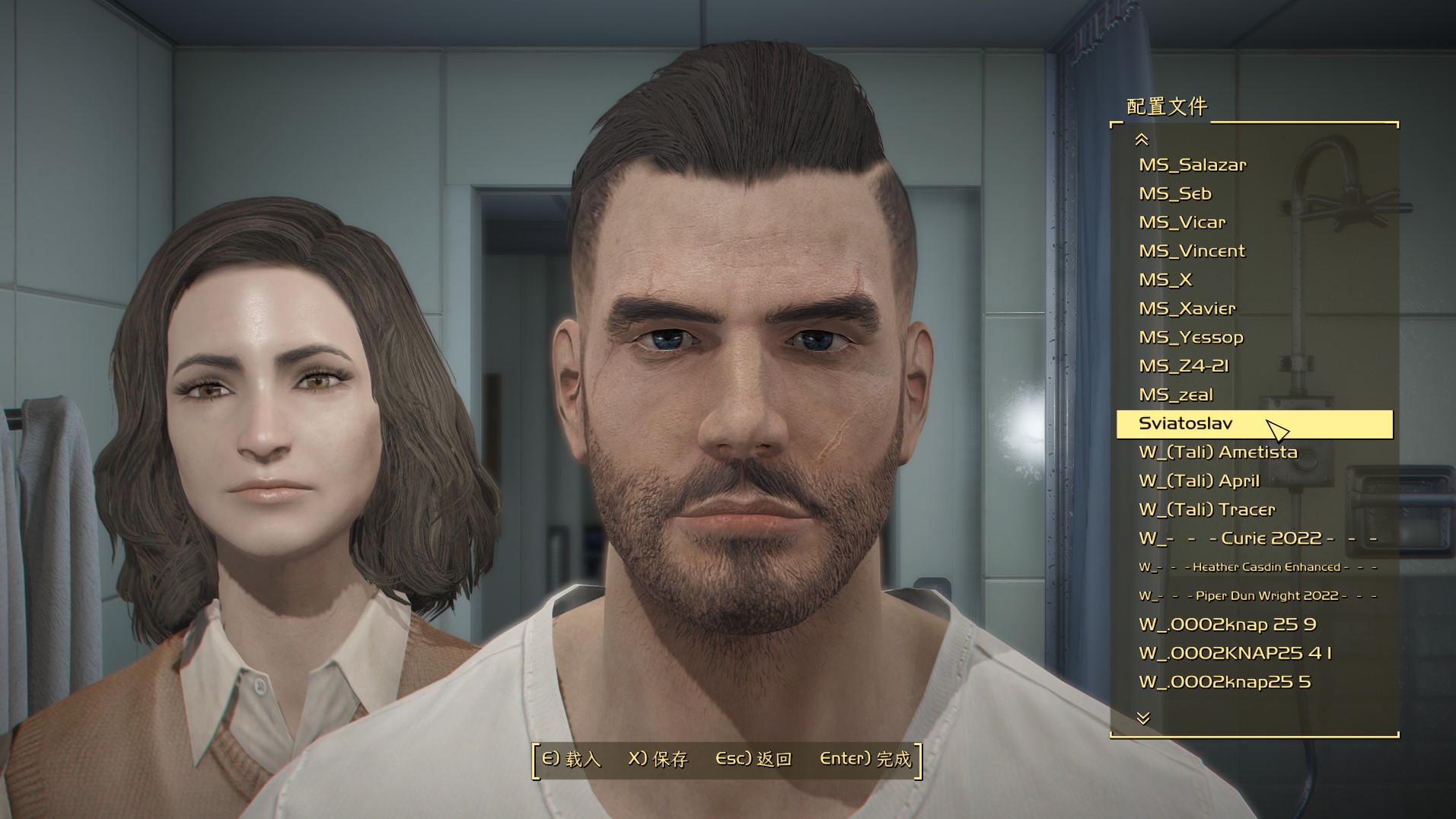Pick the MS_Yessop preset
The height and width of the screenshot is (819, 1456).
tap(1190, 337)
